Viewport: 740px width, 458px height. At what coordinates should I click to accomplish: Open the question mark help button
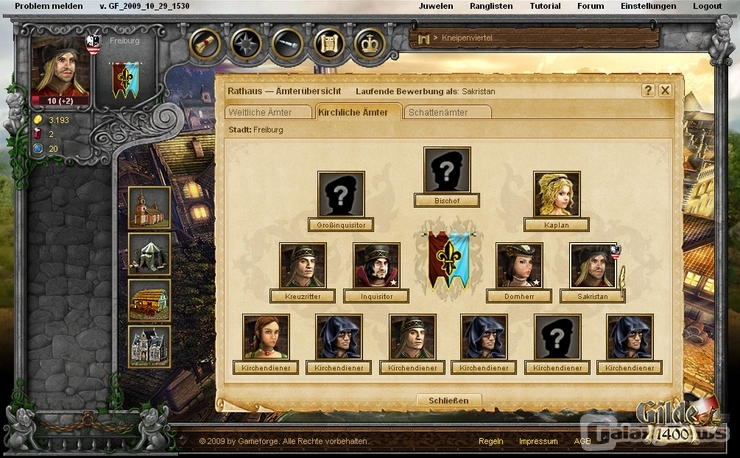click(647, 90)
